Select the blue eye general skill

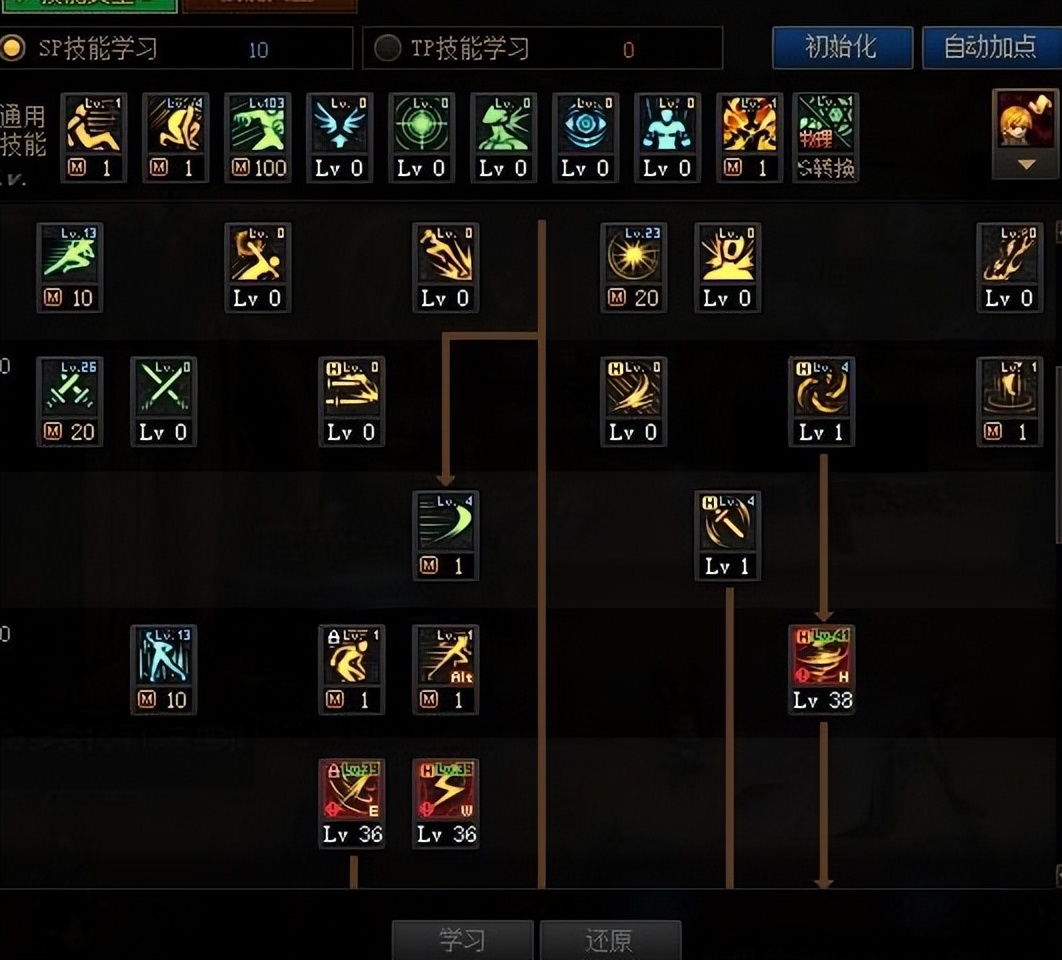pos(585,125)
